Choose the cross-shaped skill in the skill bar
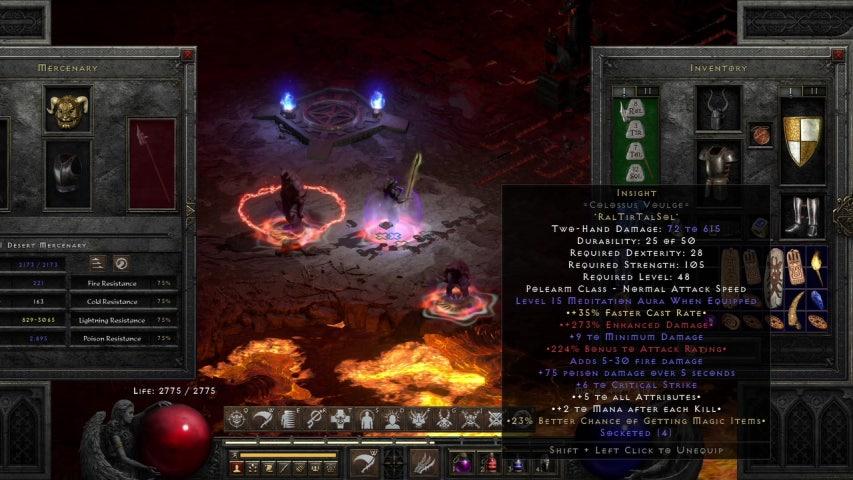The image size is (853, 480). pyautogui.click(x=340, y=420)
